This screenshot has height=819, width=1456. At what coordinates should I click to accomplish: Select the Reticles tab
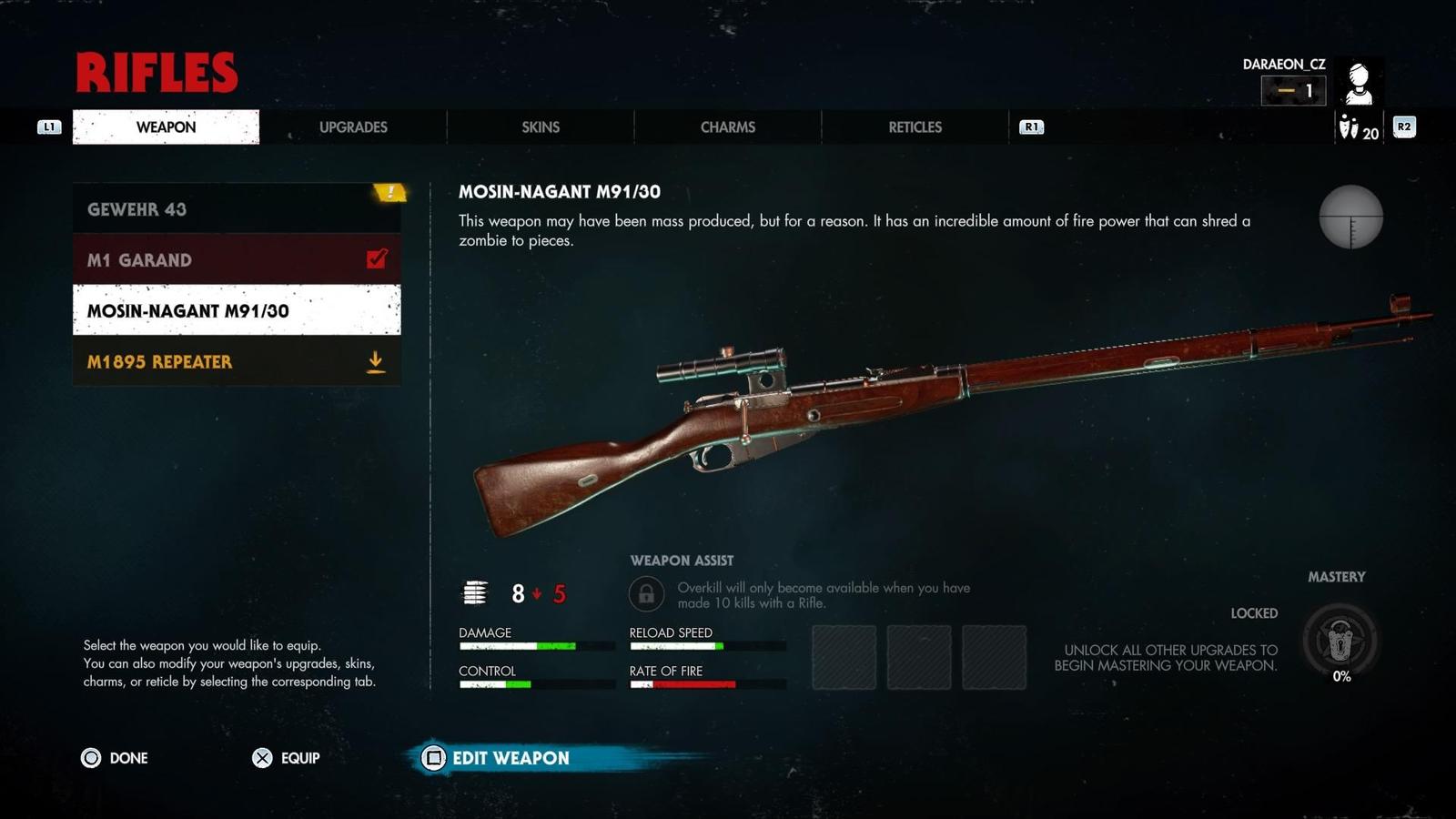915,127
